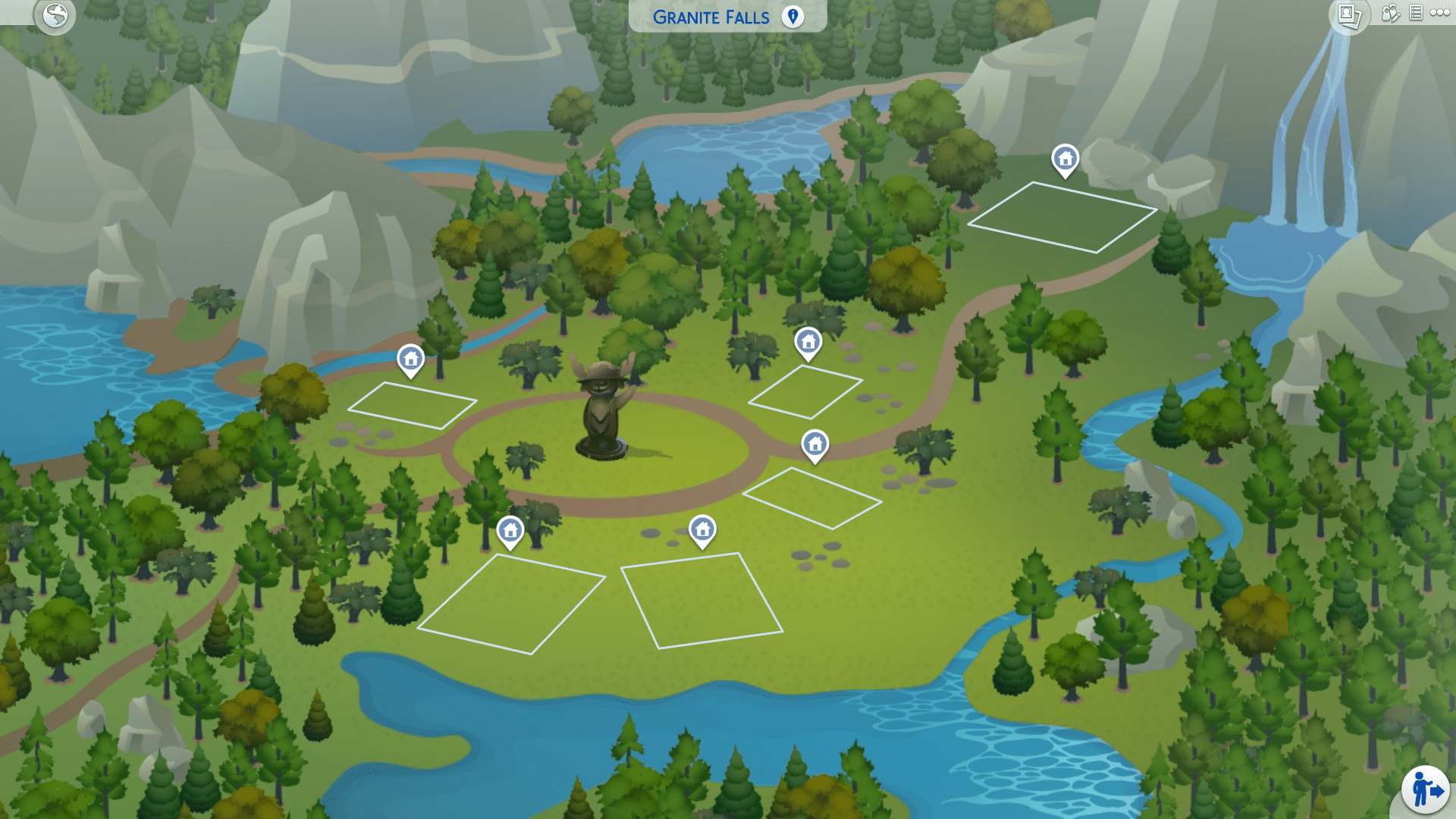Open the Manage Households sims-with-pencil icon
Screen dimensions: 1456x819
(x=1390, y=13)
